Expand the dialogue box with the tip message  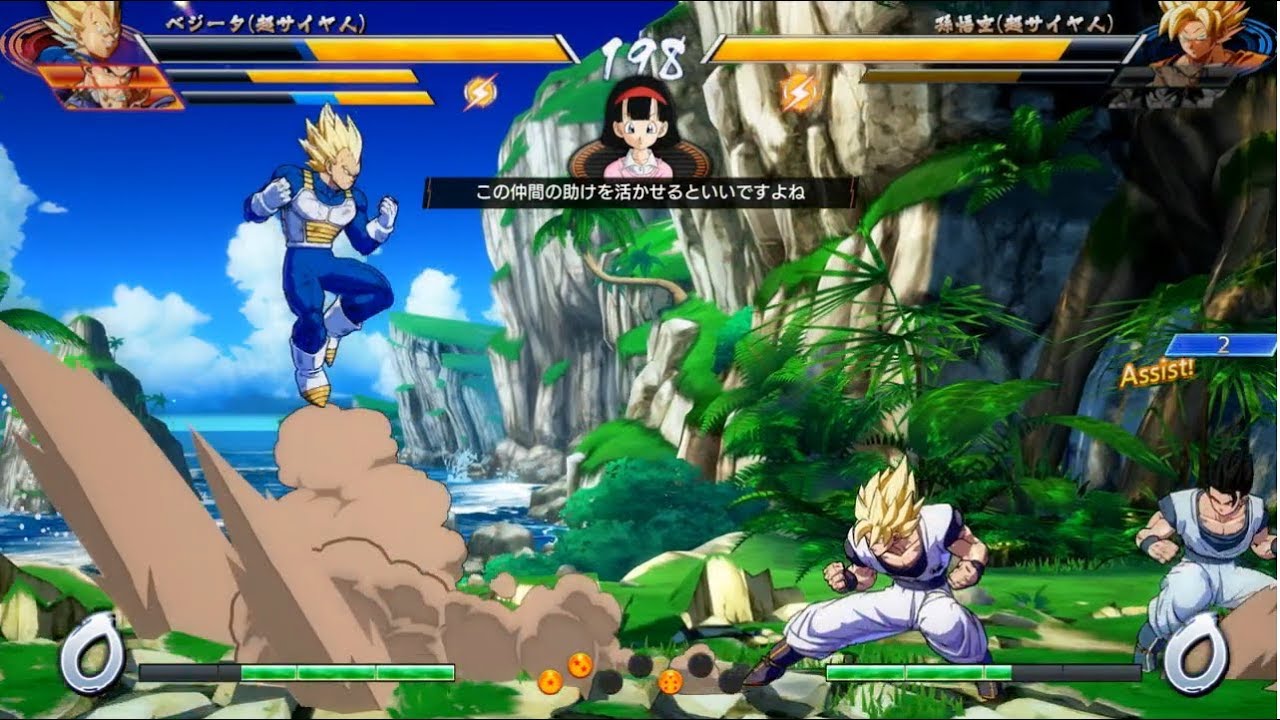click(638, 190)
